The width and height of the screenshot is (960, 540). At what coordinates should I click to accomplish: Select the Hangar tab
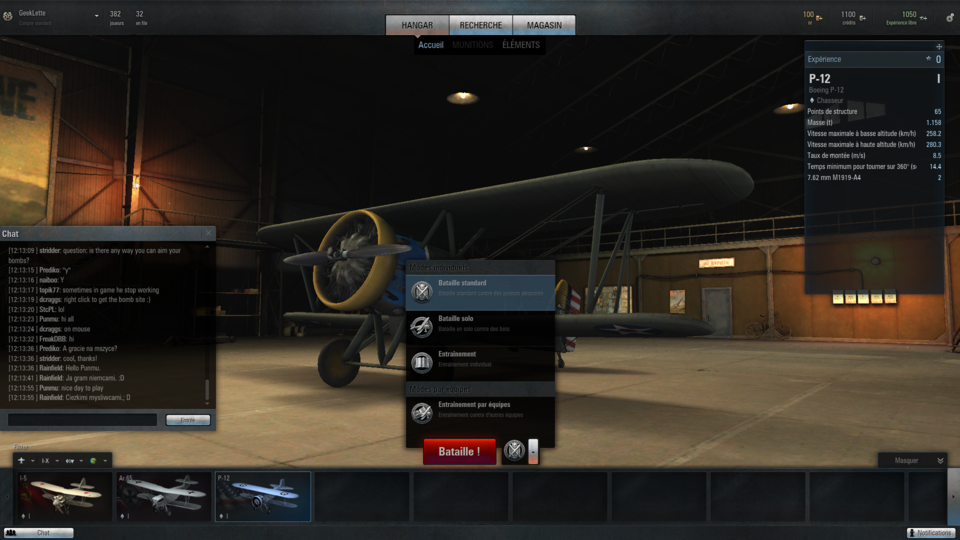tap(418, 25)
